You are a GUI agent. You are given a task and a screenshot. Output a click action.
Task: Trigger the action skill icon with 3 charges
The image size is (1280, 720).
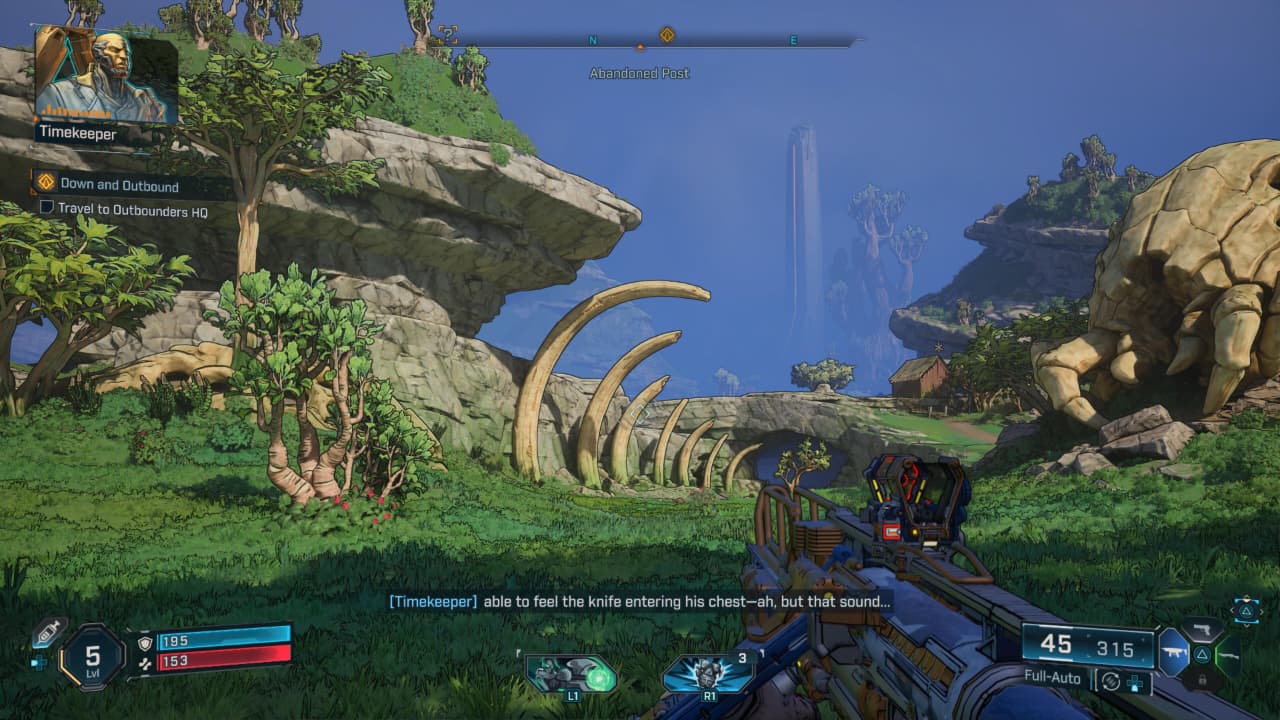coord(708,673)
